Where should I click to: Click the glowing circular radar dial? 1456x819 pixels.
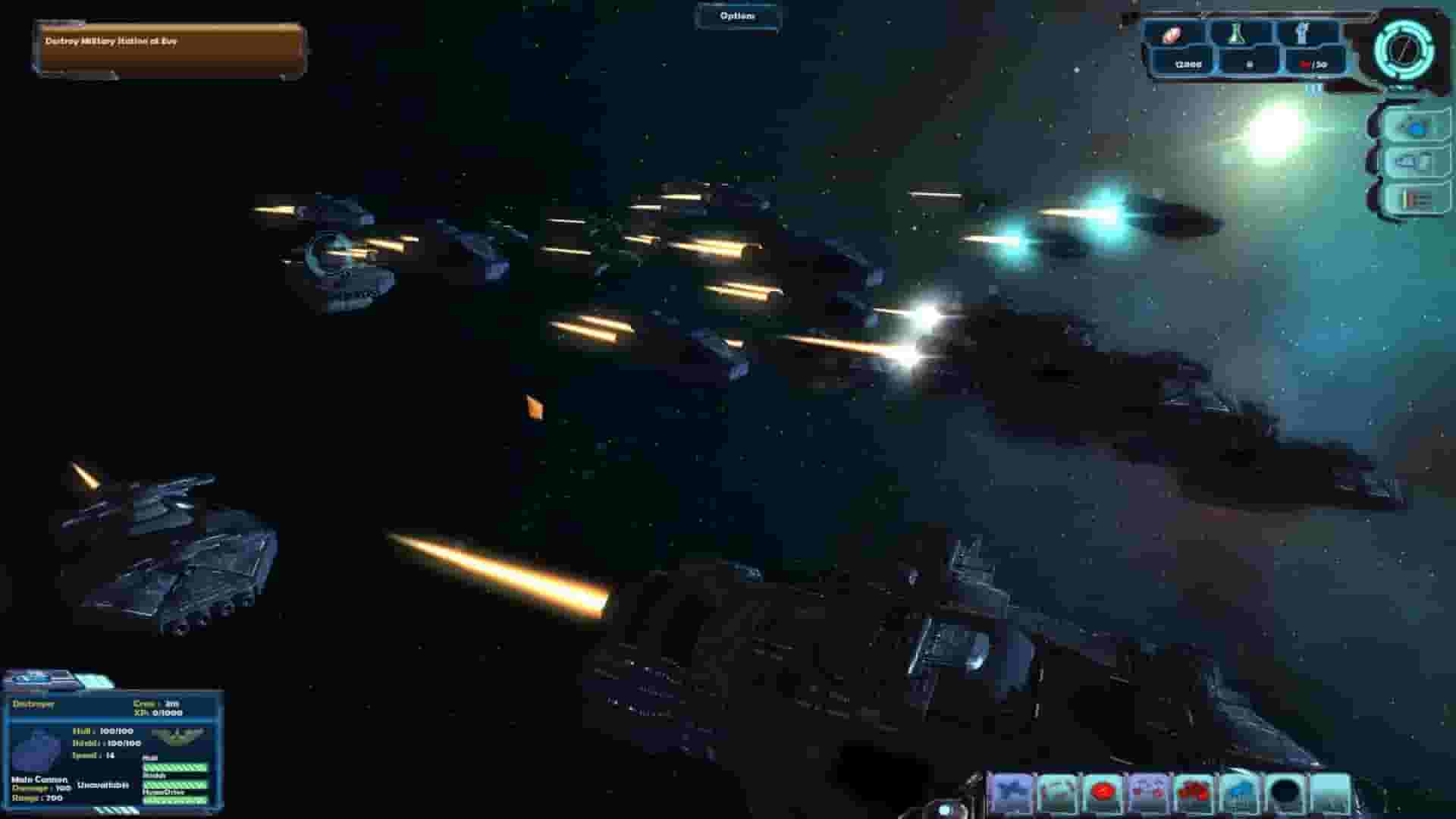pyautogui.click(x=1404, y=50)
